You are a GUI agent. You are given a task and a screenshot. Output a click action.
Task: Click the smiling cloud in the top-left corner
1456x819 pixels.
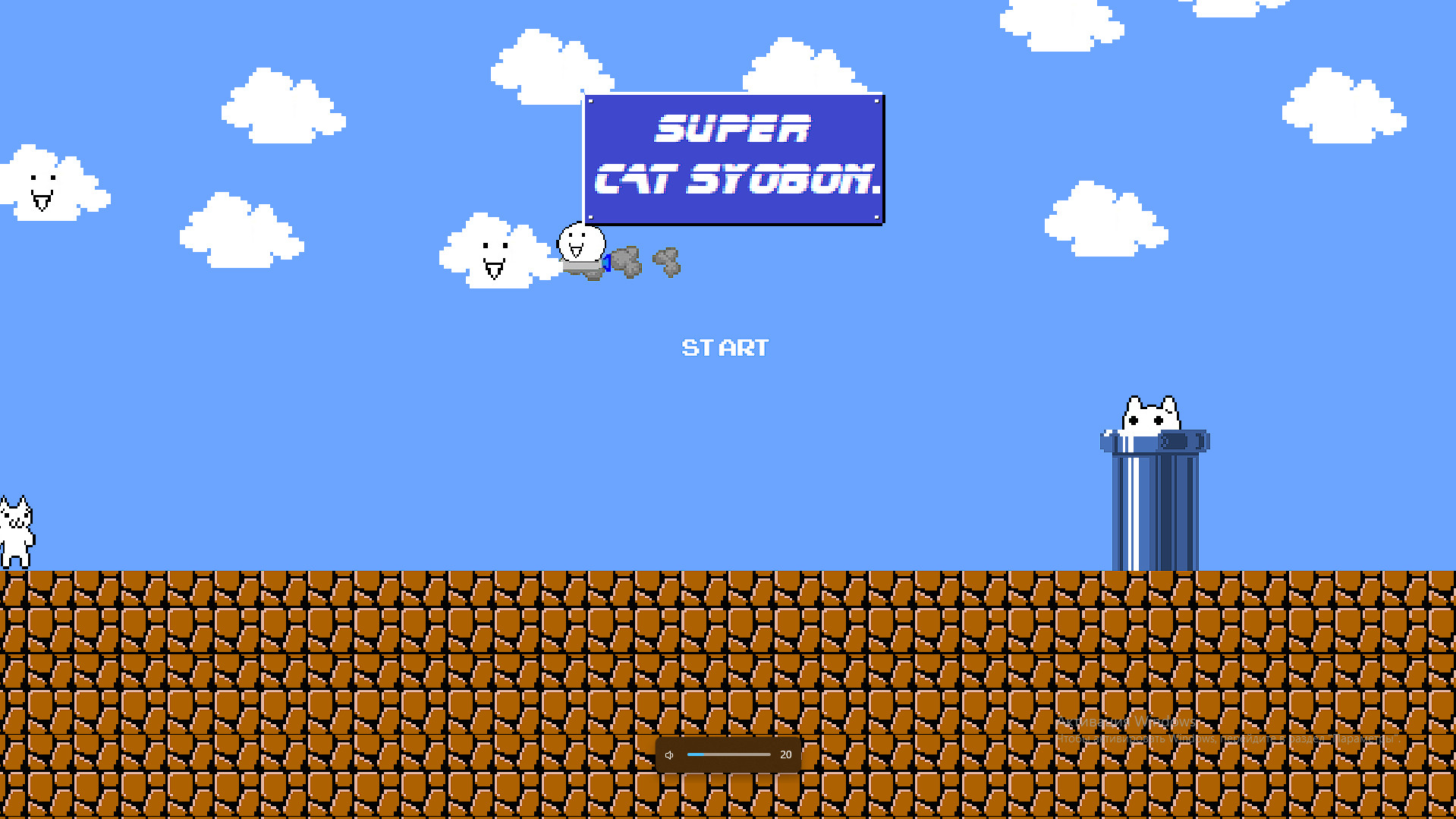point(42,182)
